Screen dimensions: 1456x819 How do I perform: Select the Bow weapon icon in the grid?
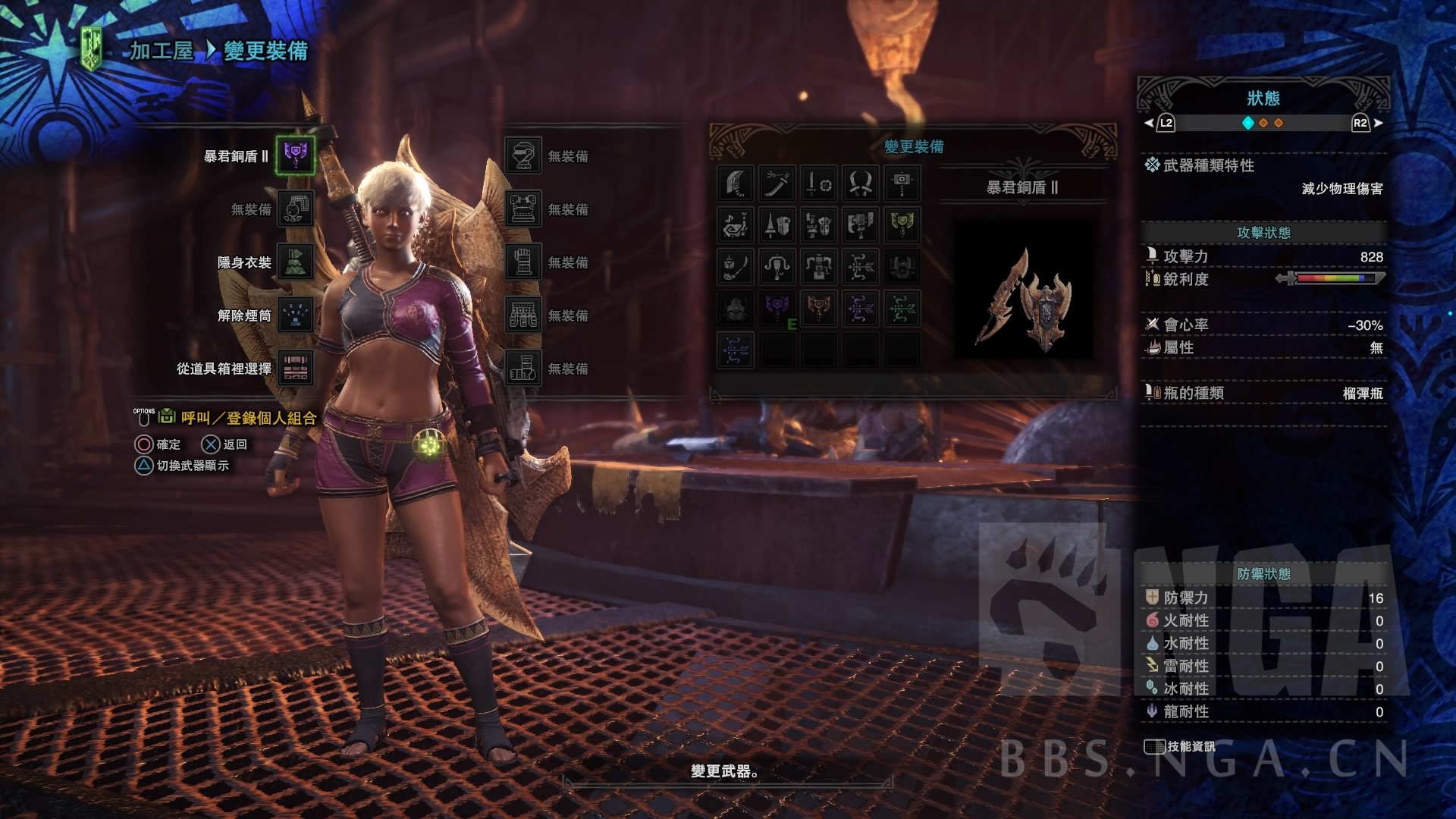coord(860,267)
